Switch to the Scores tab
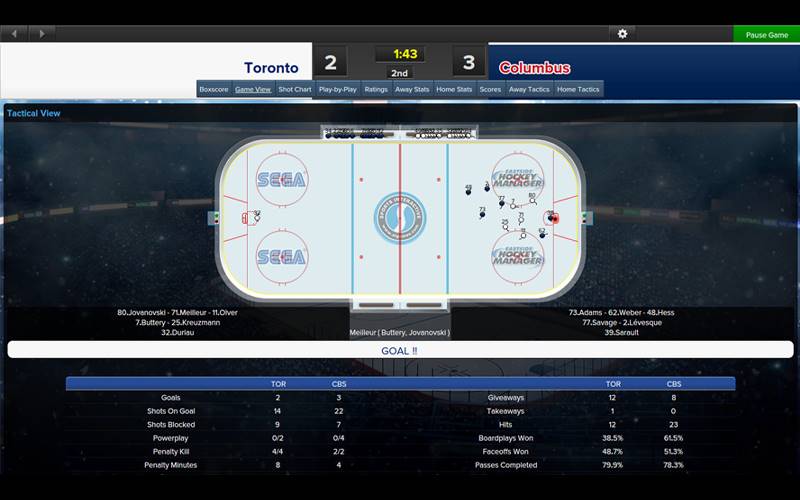The image size is (800, 500). point(490,89)
